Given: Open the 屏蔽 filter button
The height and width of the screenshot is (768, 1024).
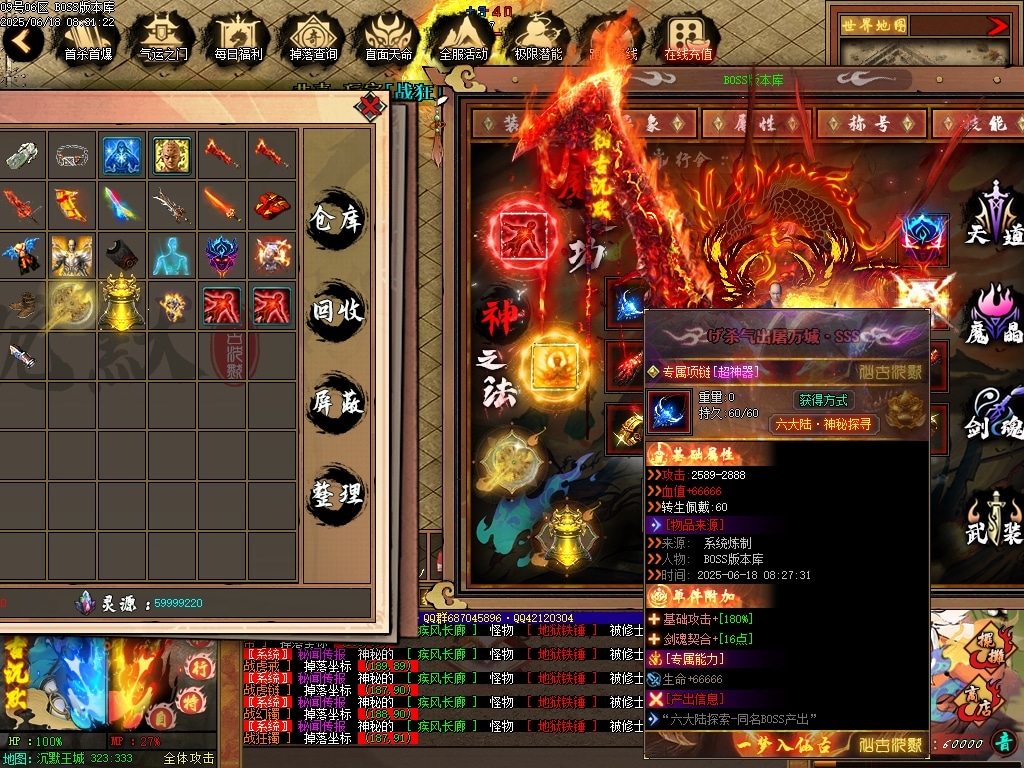Looking at the screenshot, I should pyautogui.click(x=337, y=402).
